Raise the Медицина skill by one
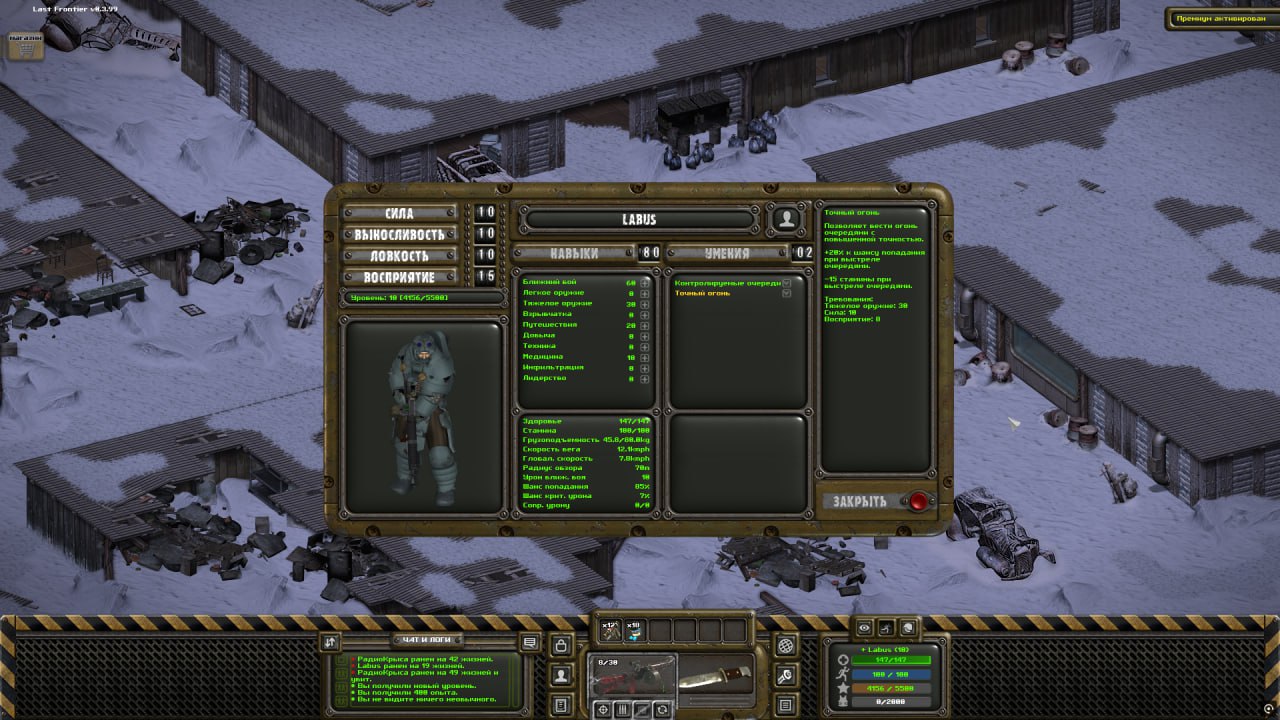This screenshot has width=1280, height=720. click(x=645, y=357)
